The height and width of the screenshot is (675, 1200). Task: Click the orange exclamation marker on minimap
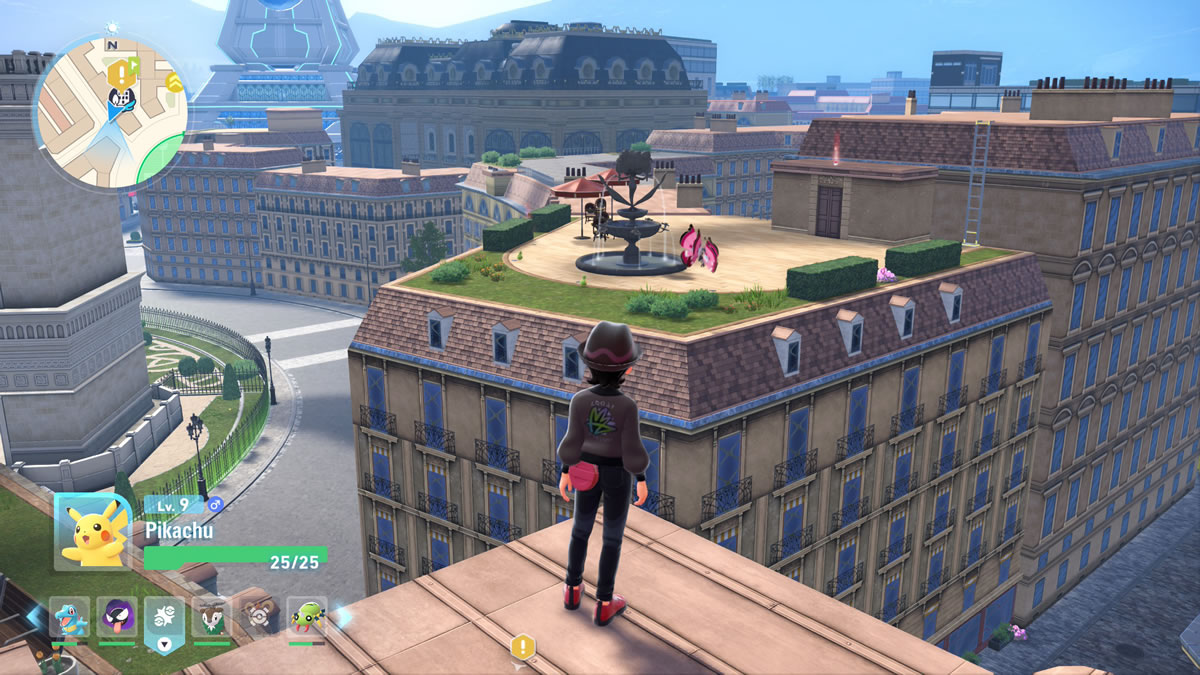pos(120,72)
